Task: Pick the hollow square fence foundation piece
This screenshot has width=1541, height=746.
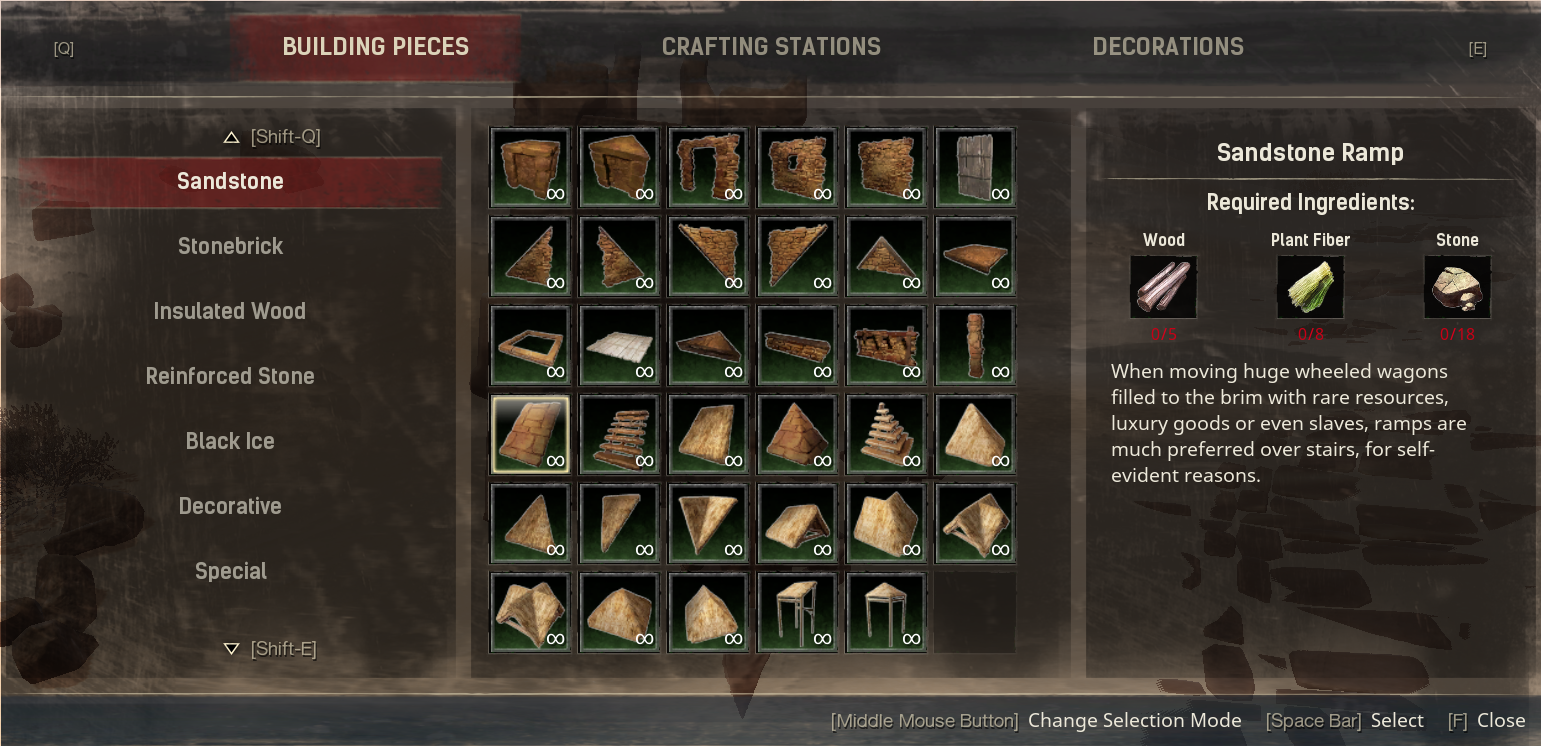Action: coord(530,345)
